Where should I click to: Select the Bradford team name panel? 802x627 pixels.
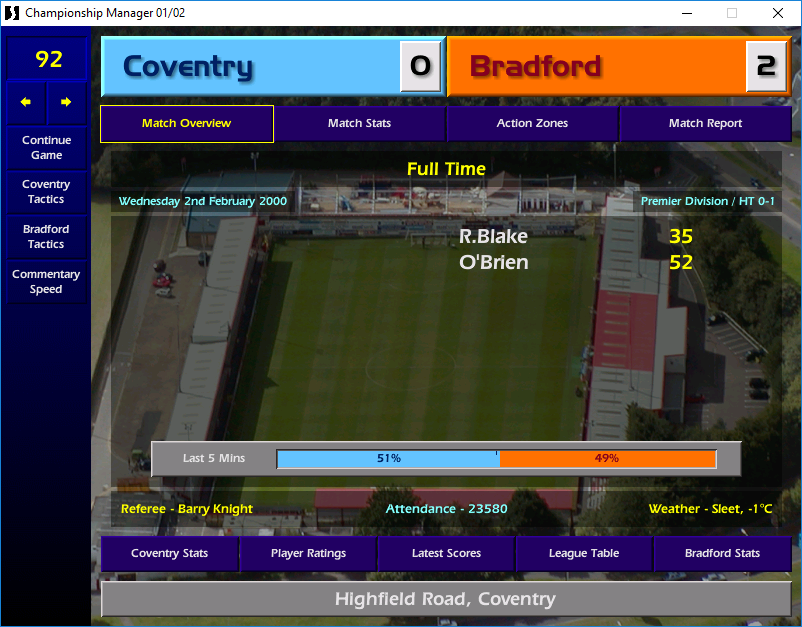(596, 67)
